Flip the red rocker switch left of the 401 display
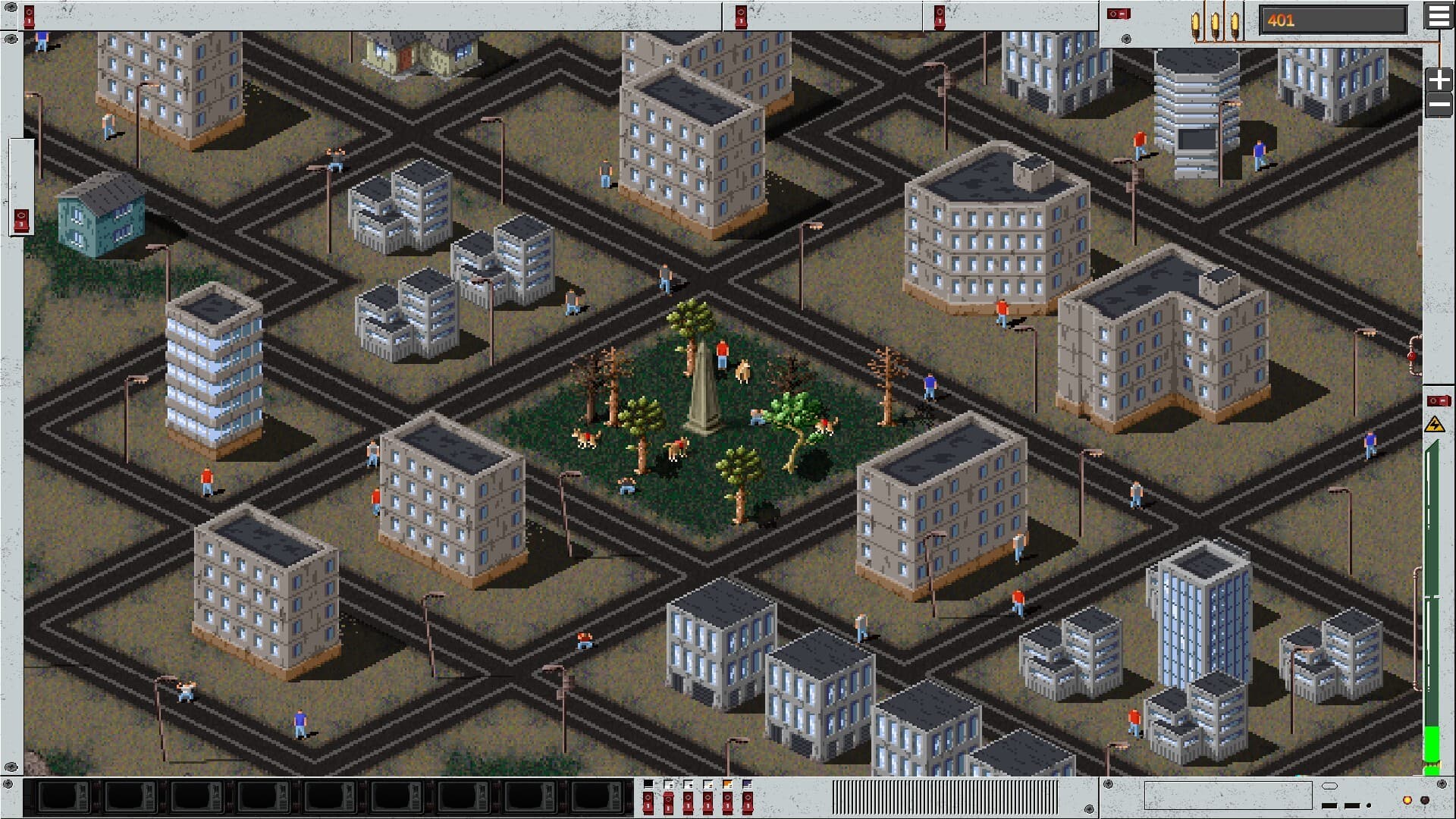This screenshot has height=819, width=1456. (1117, 14)
